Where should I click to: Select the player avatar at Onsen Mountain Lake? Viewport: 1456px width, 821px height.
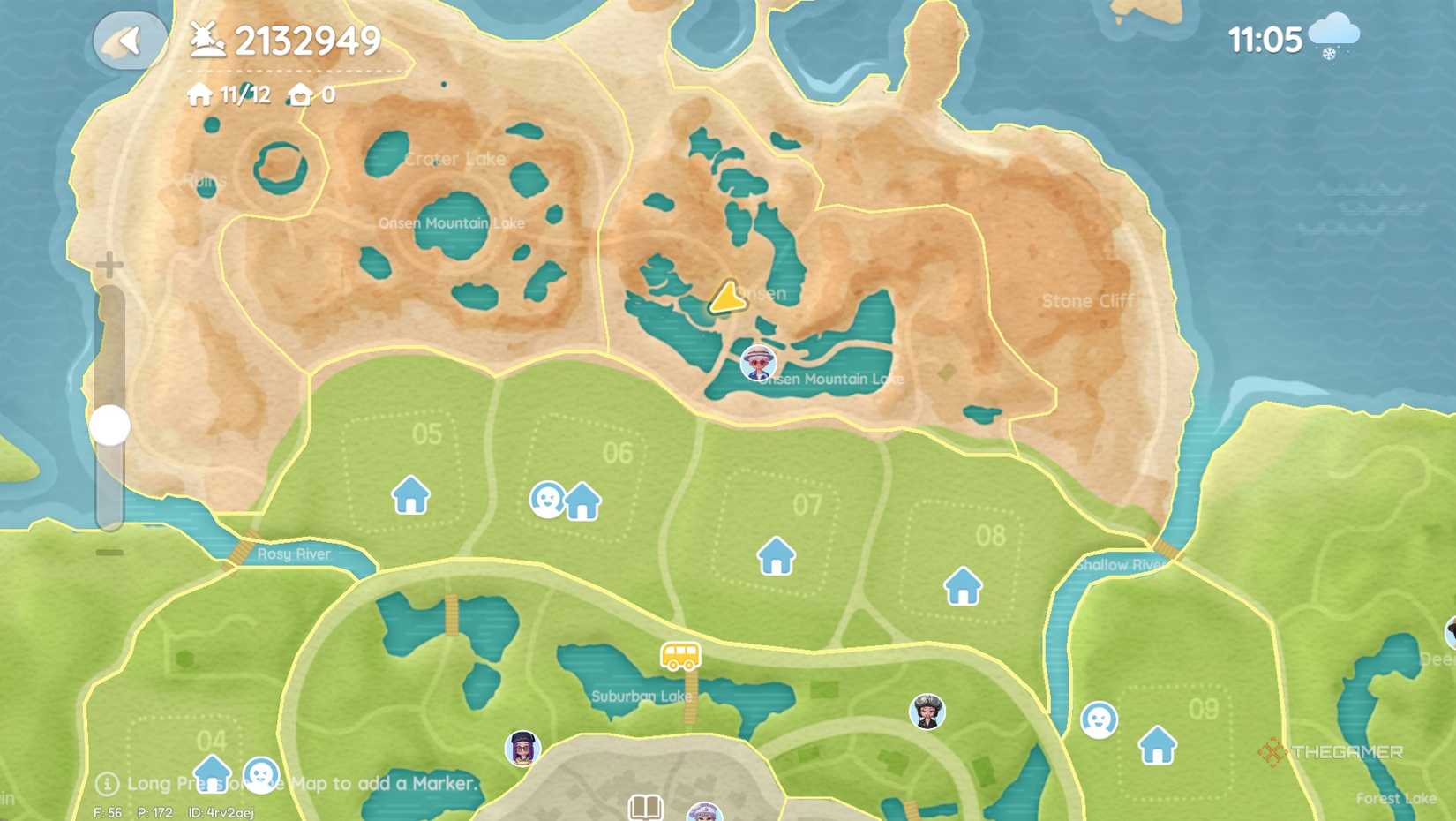coord(759,364)
